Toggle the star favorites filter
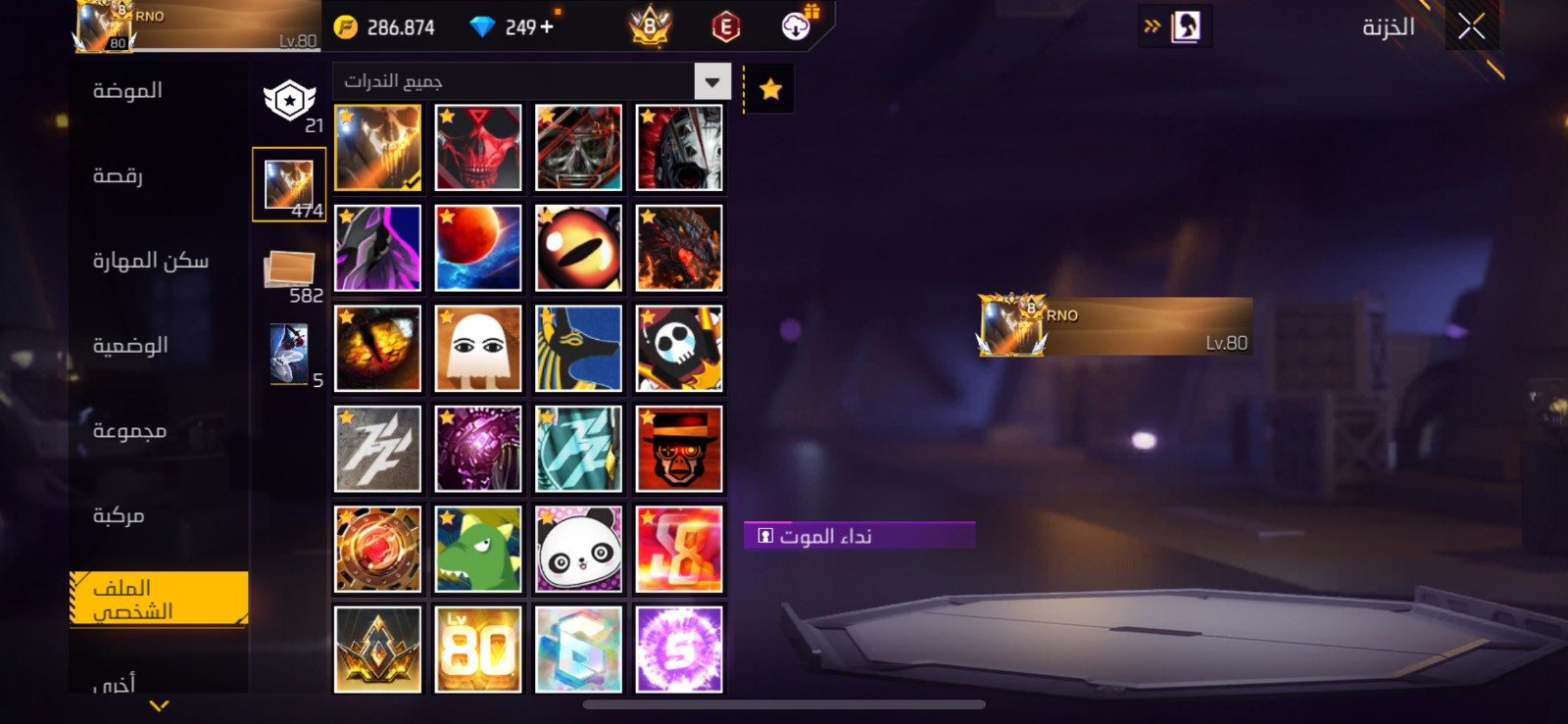This screenshot has height=724, width=1568. click(x=770, y=89)
